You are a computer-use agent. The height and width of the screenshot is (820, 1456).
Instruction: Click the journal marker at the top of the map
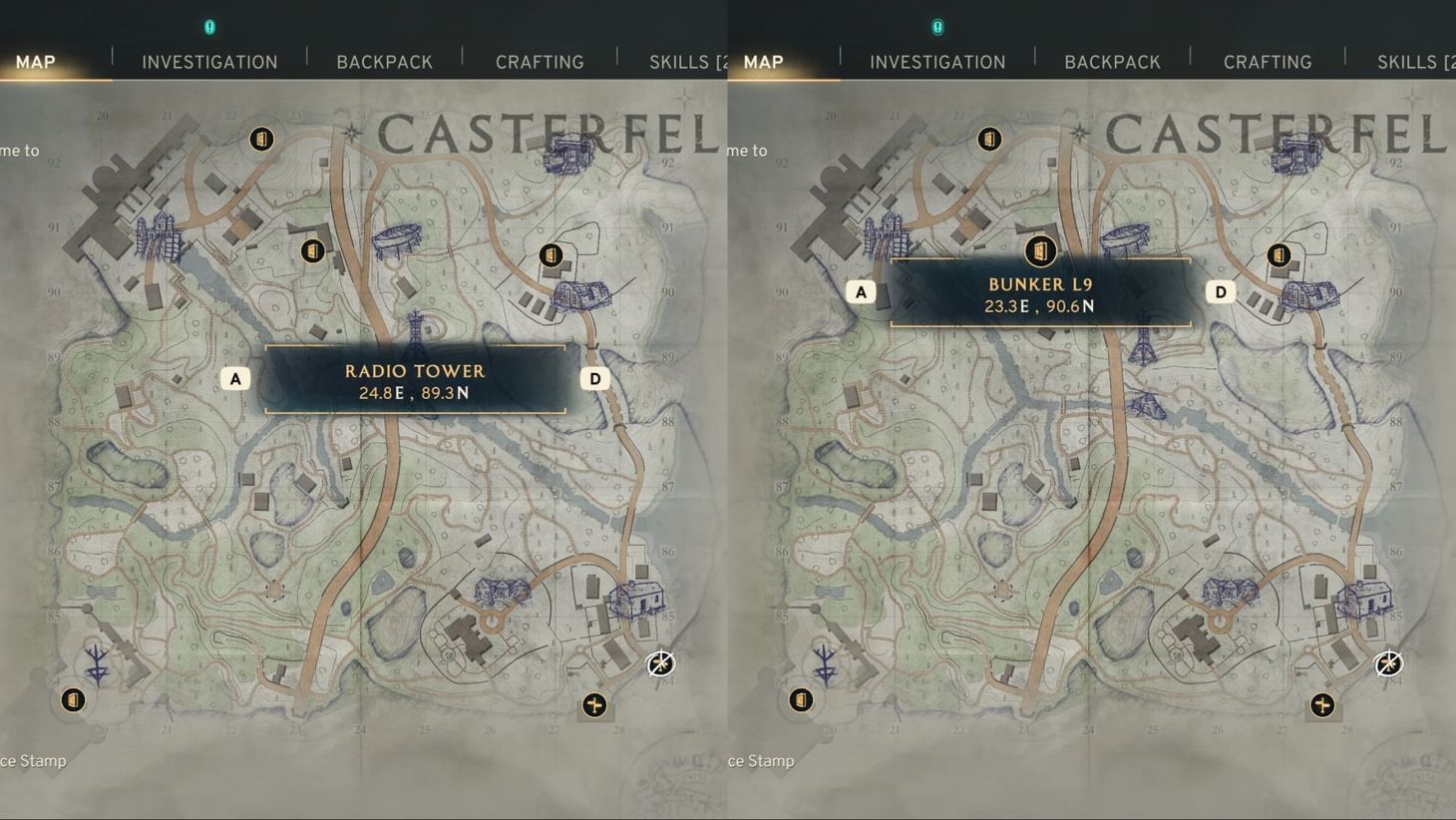click(261, 139)
